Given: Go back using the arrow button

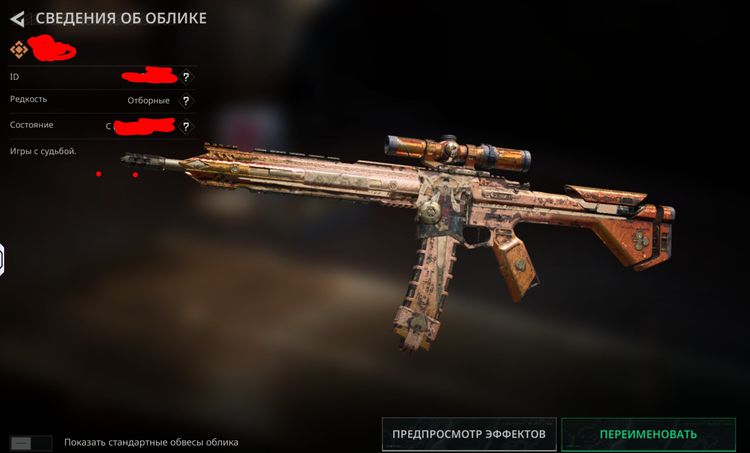Looking at the screenshot, I should [x=16, y=18].
